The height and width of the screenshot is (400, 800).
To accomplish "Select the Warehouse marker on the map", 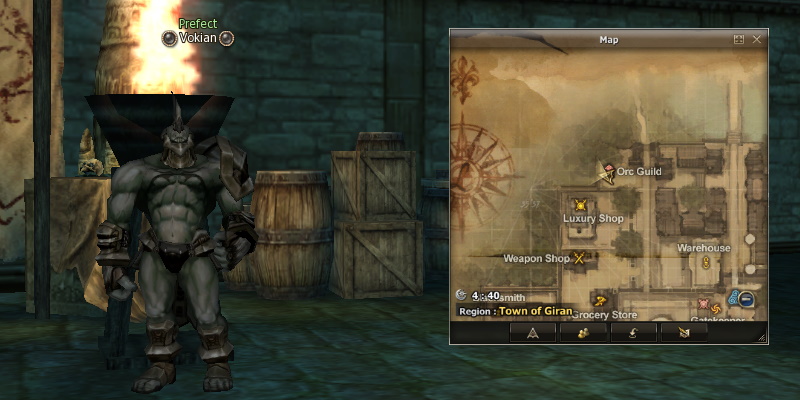I will [705, 262].
